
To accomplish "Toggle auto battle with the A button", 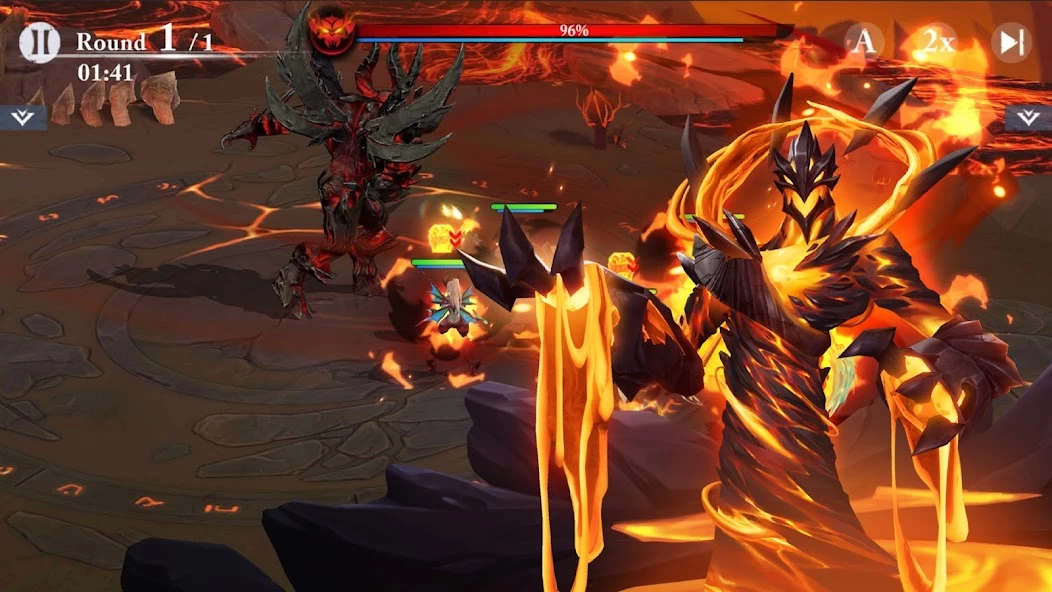I will click(x=864, y=42).
